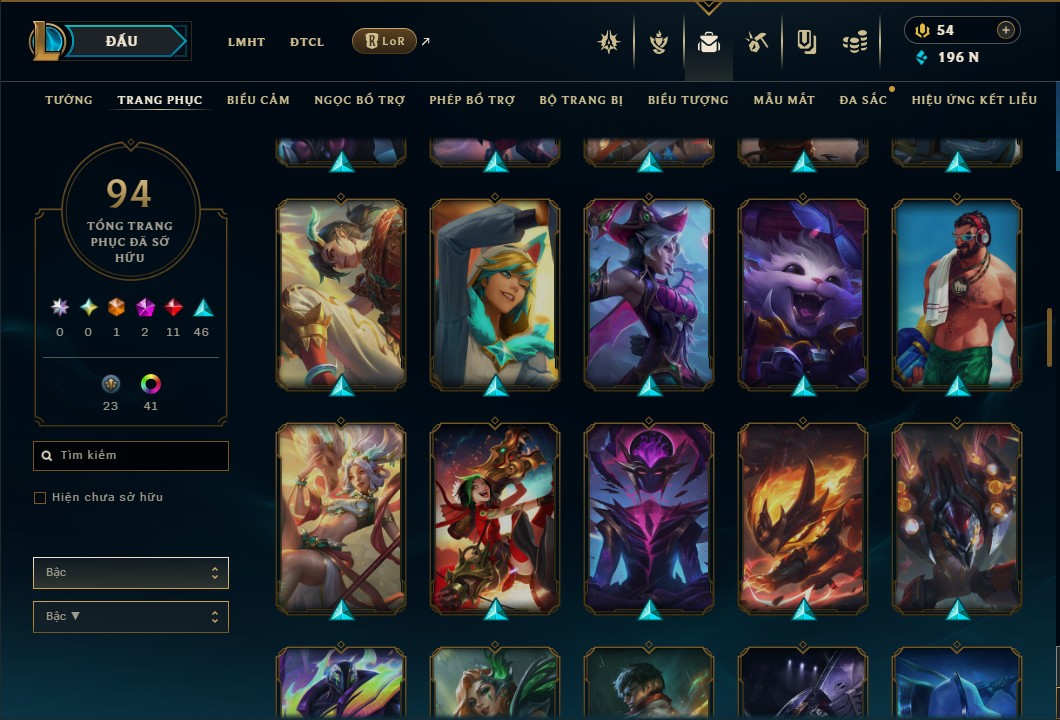This screenshot has height=720, width=1060.
Task: Open the Bậc ▼ sorting dropdown
Action: 131,617
